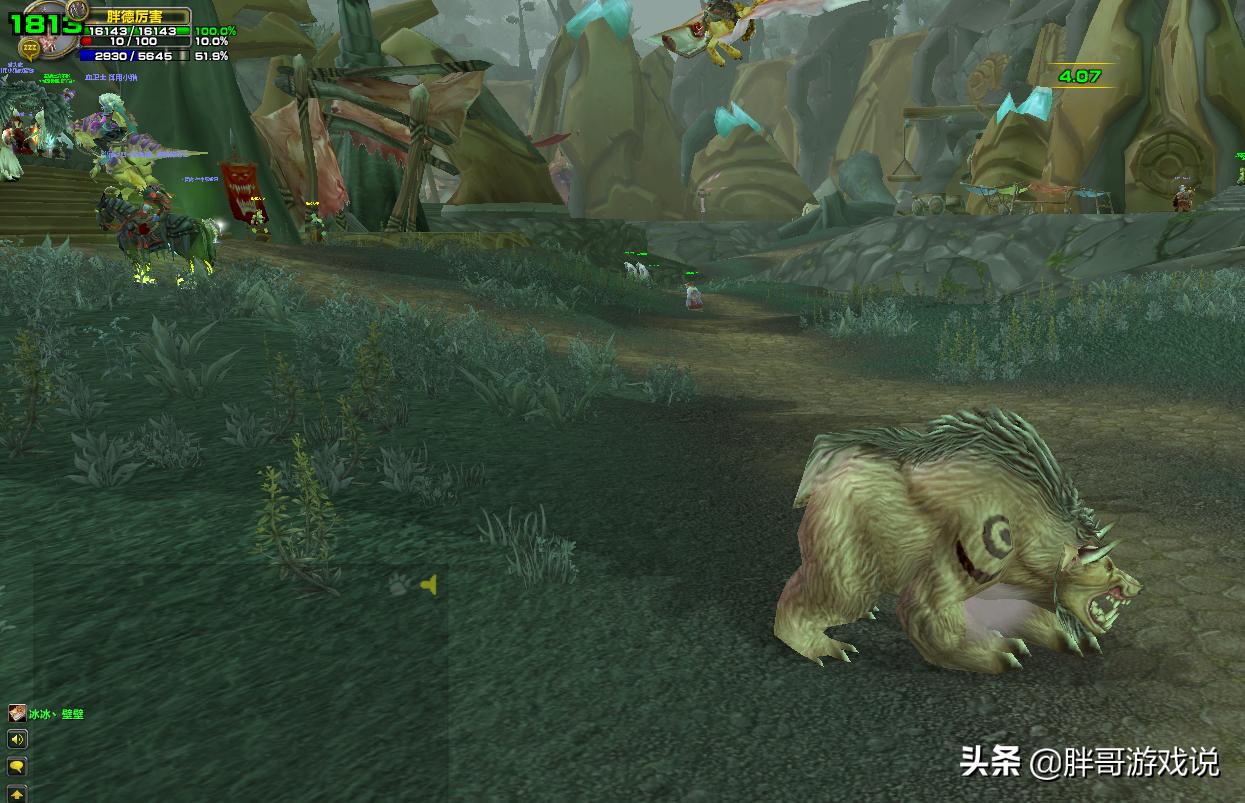Open the chat speech bubble menu
The height and width of the screenshot is (803, 1245).
[x=17, y=767]
